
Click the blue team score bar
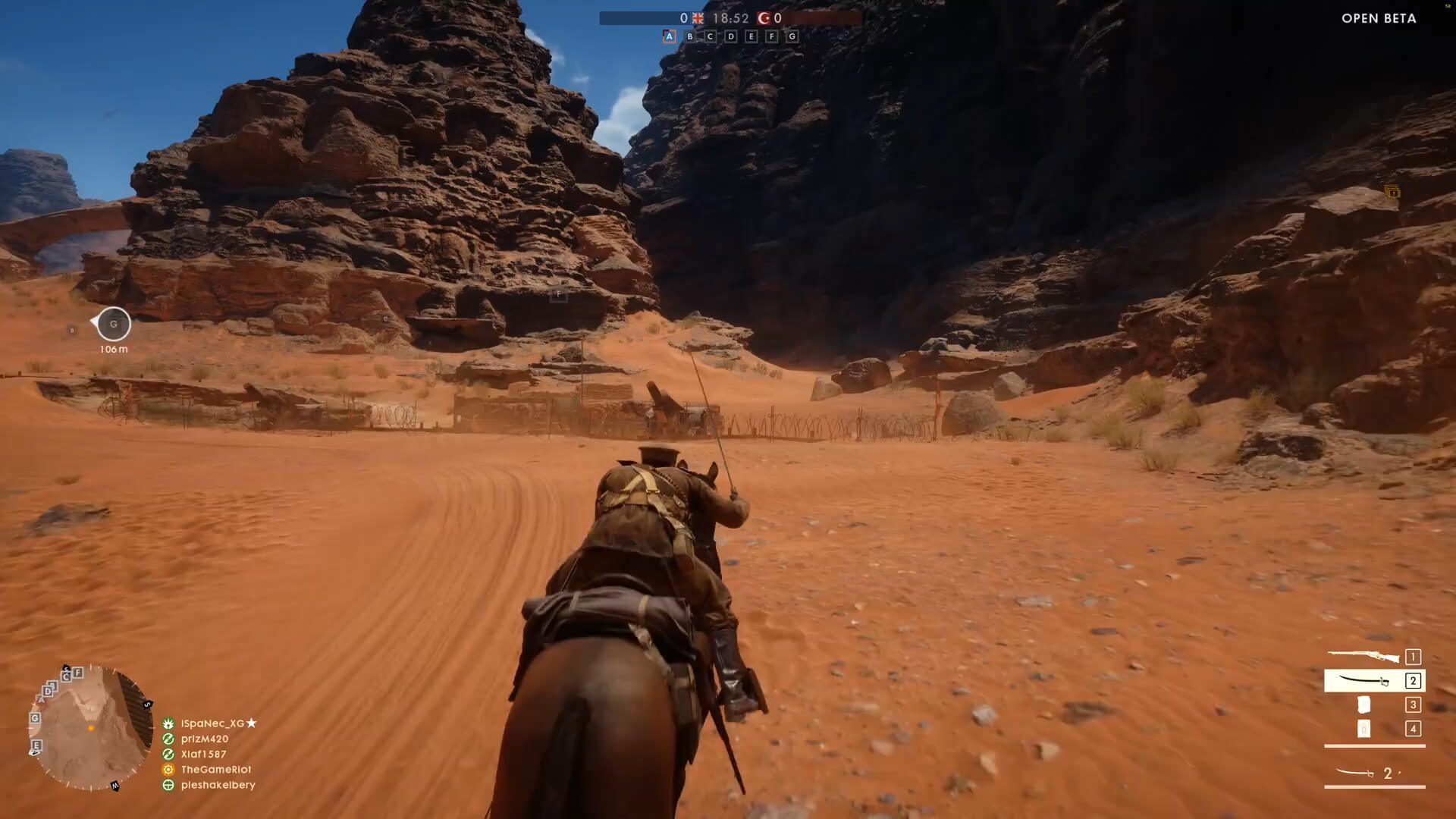click(645, 17)
